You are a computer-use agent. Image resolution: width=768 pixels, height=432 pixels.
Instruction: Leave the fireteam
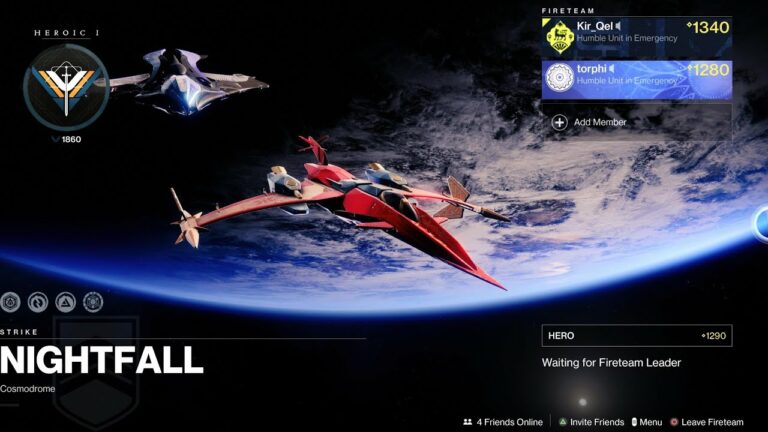point(706,422)
